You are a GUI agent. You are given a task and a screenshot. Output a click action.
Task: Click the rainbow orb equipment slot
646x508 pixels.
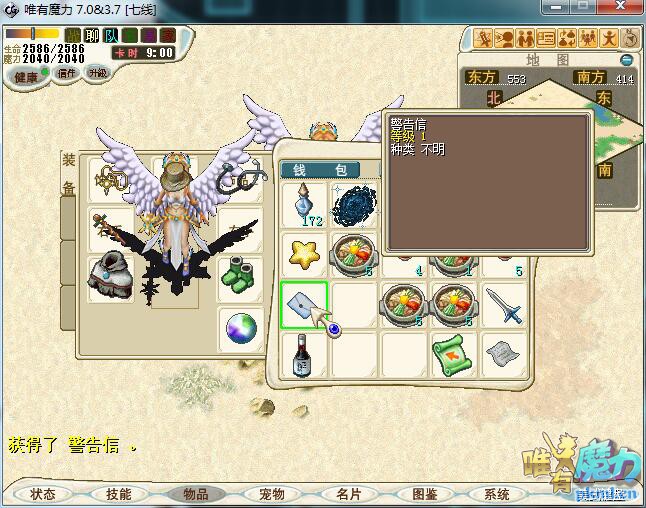[240, 327]
